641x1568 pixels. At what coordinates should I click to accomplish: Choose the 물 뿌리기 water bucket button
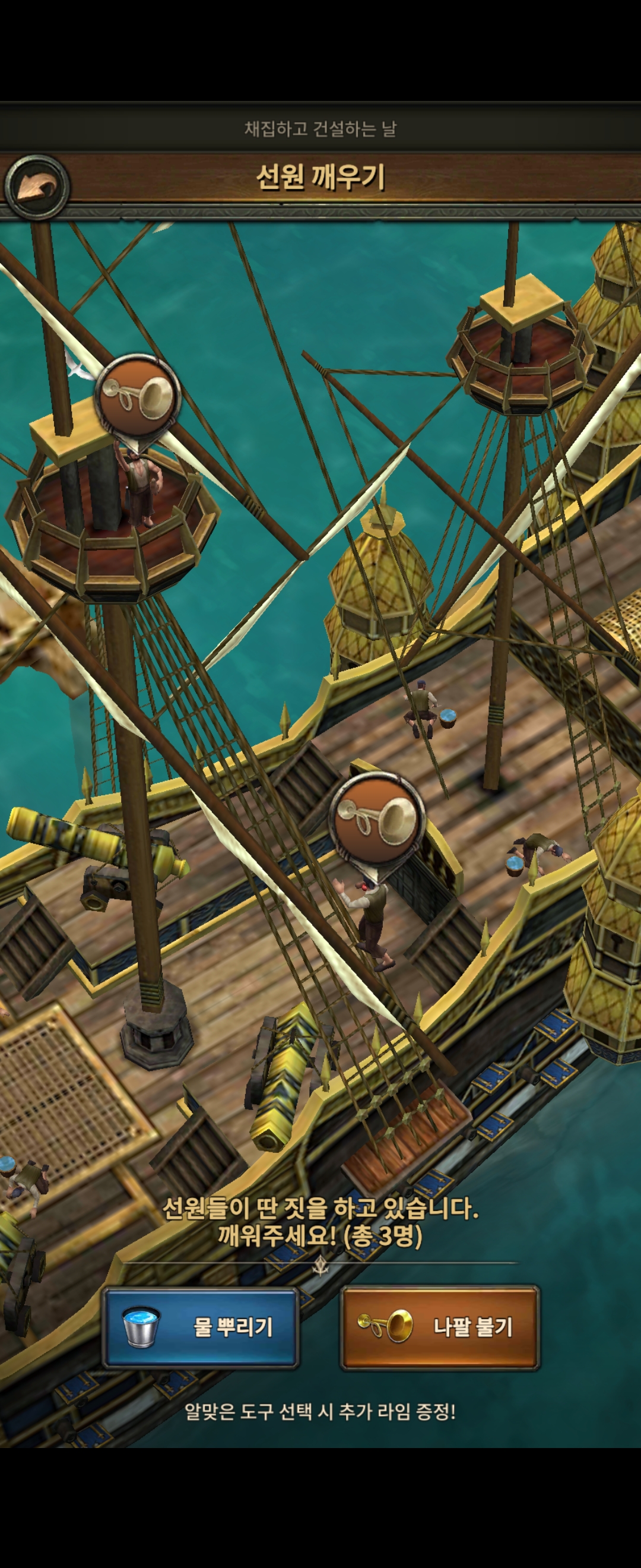[x=200, y=1327]
